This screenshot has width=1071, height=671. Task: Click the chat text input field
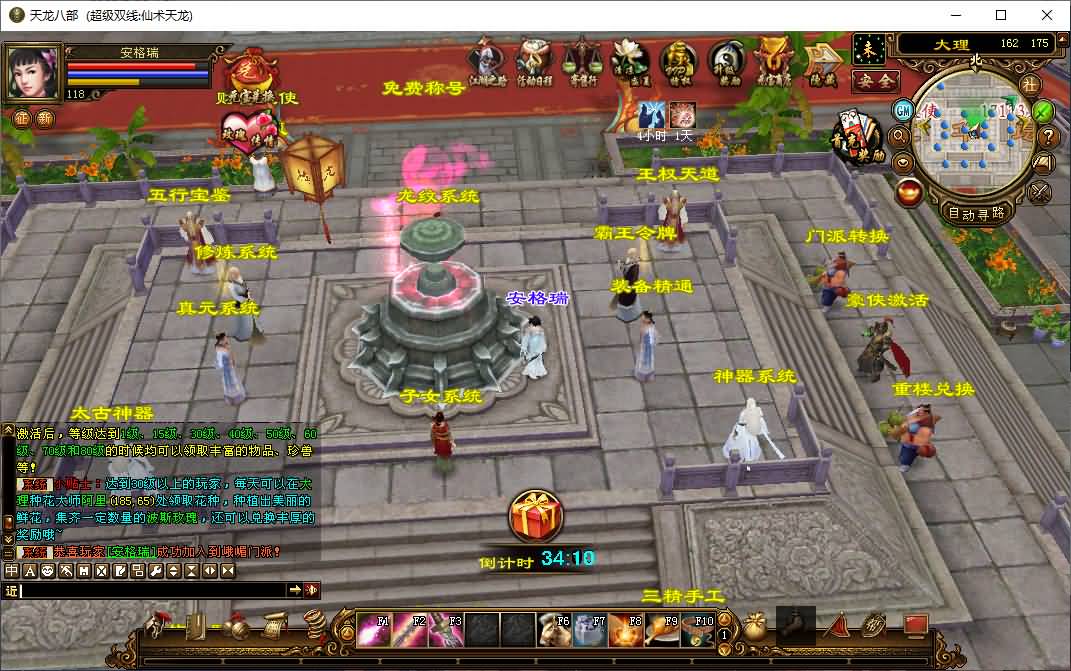(x=152, y=590)
